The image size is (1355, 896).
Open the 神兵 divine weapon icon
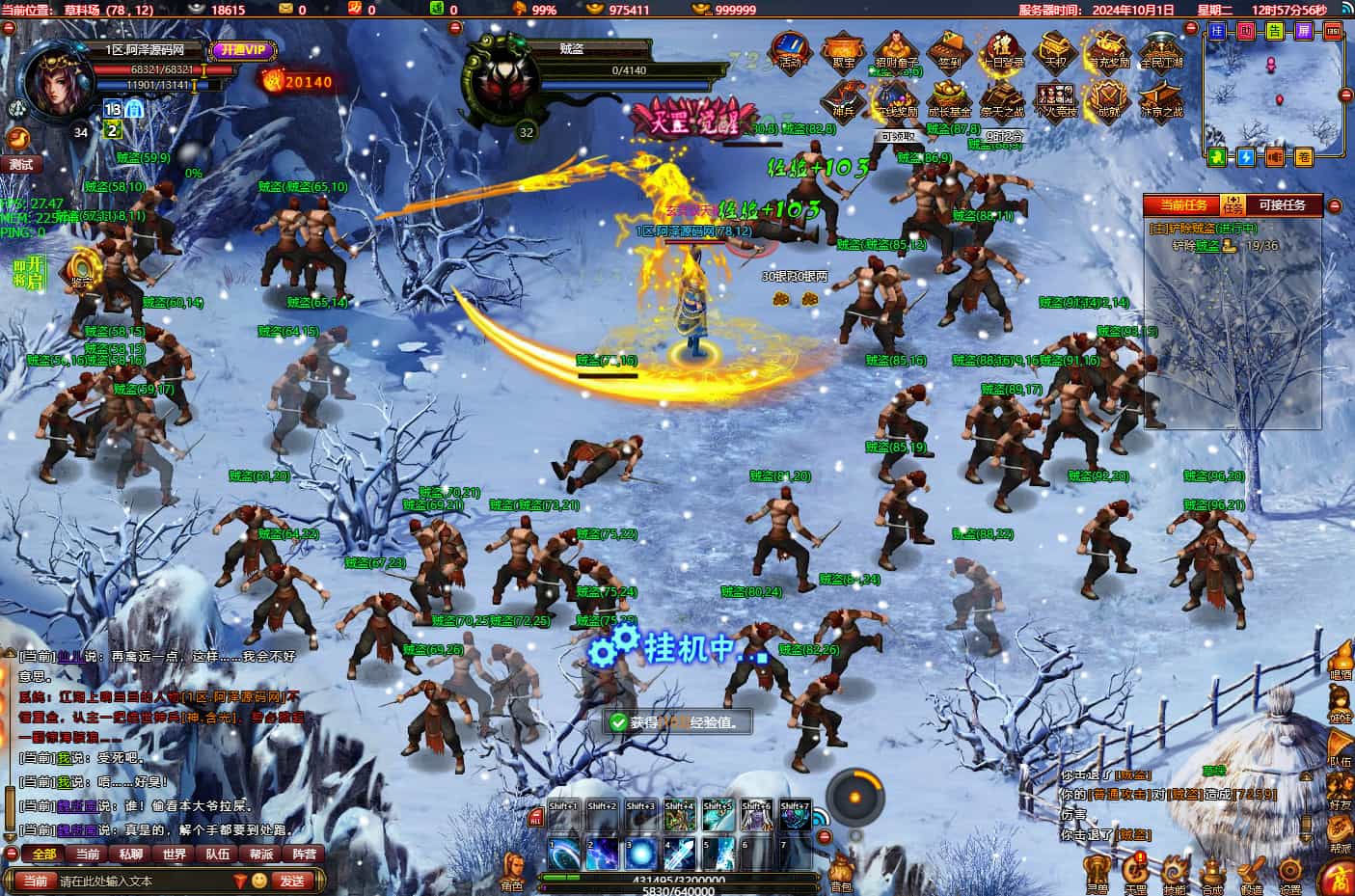pos(843,99)
